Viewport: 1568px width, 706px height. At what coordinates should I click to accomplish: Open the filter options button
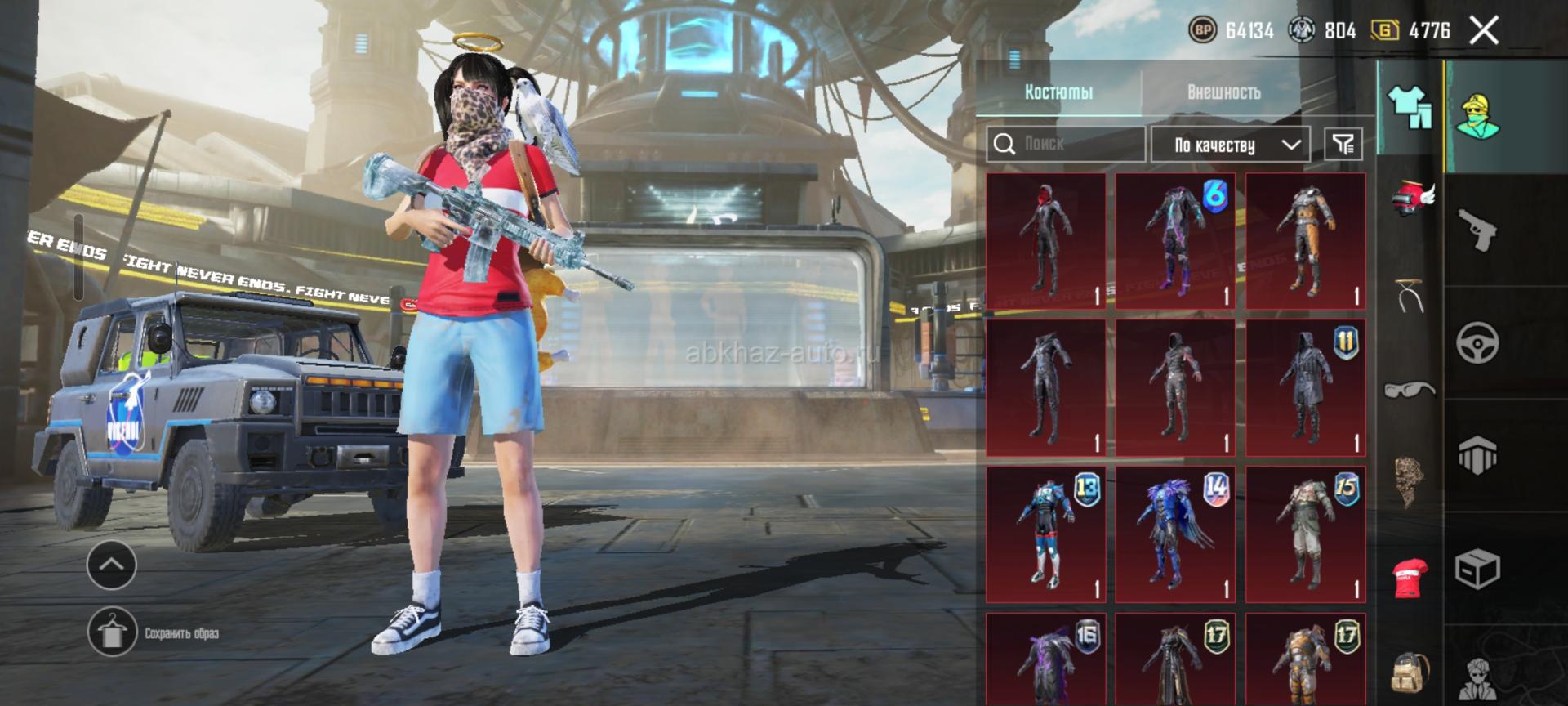tap(1343, 145)
